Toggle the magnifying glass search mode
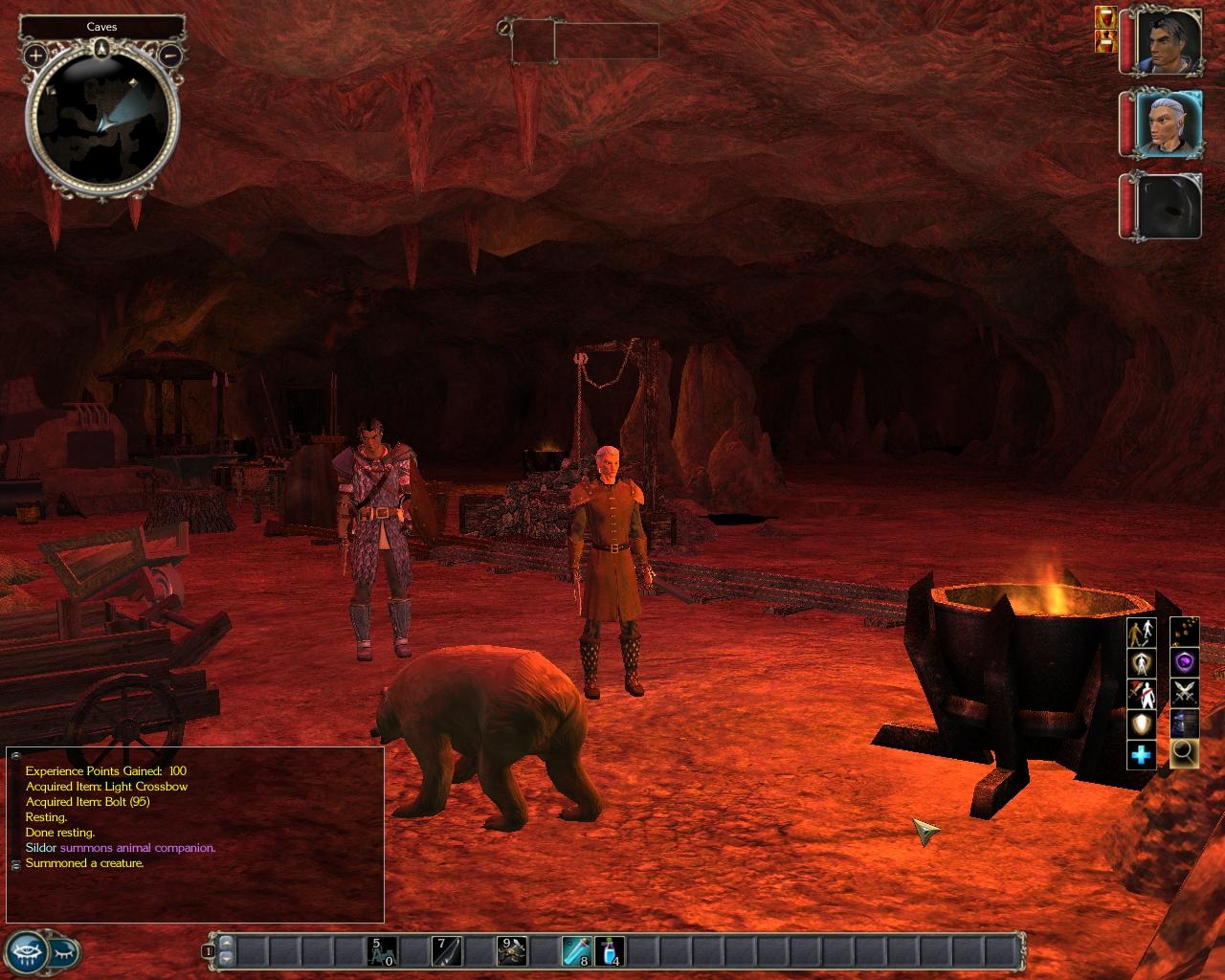Screen dimensions: 1225x980 (1184, 753)
